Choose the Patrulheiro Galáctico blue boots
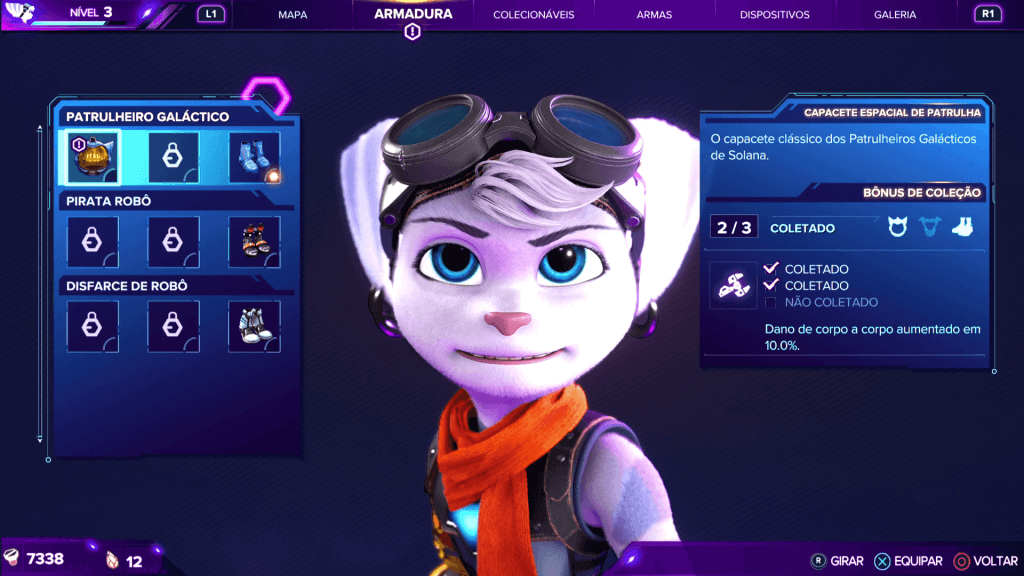 (x=254, y=157)
